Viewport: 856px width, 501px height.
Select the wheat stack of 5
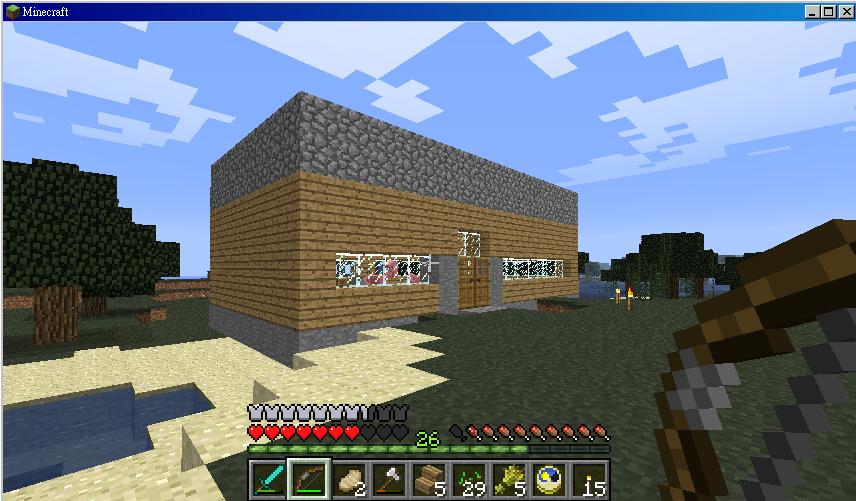[x=508, y=481]
